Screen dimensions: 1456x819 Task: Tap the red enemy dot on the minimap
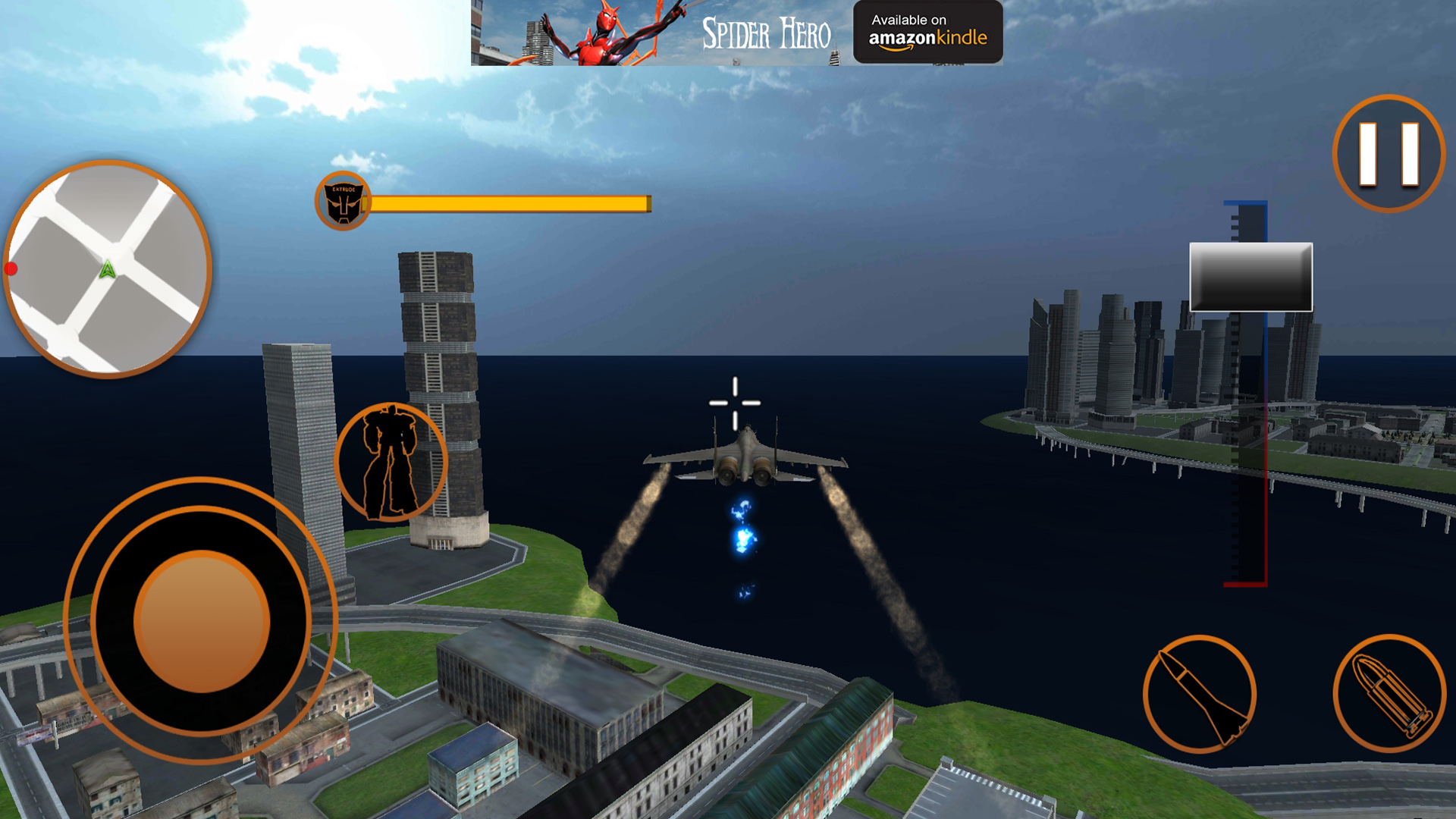(11, 267)
